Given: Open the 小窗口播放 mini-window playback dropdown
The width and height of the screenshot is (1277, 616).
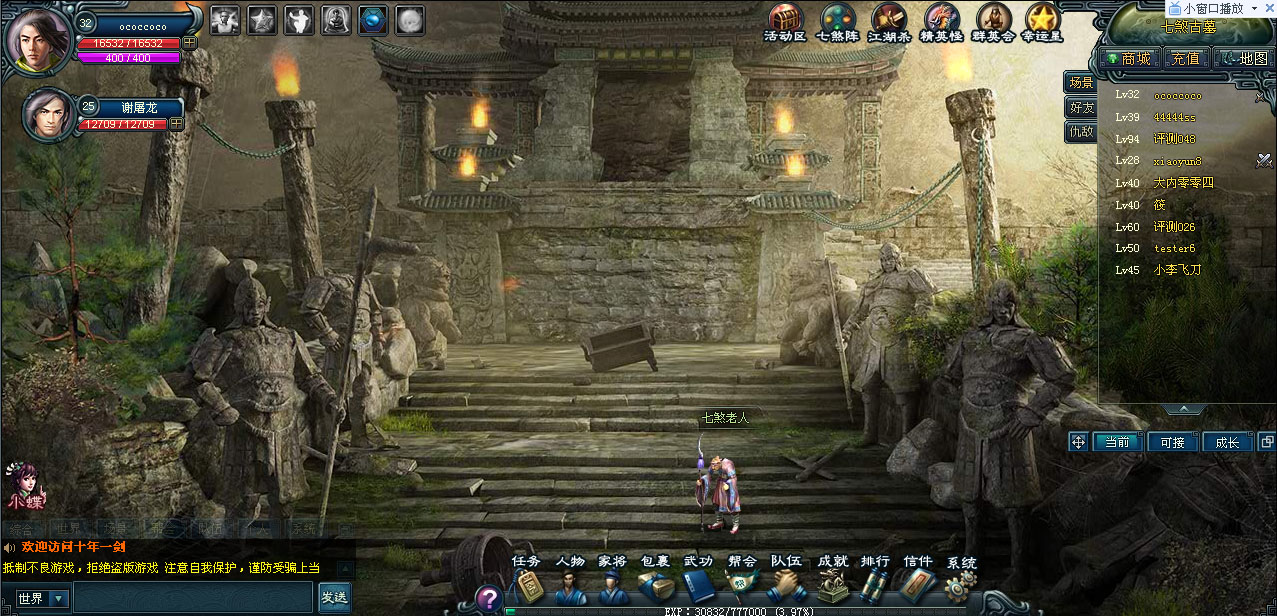Looking at the screenshot, I should pyautogui.click(x=1254, y=8).
